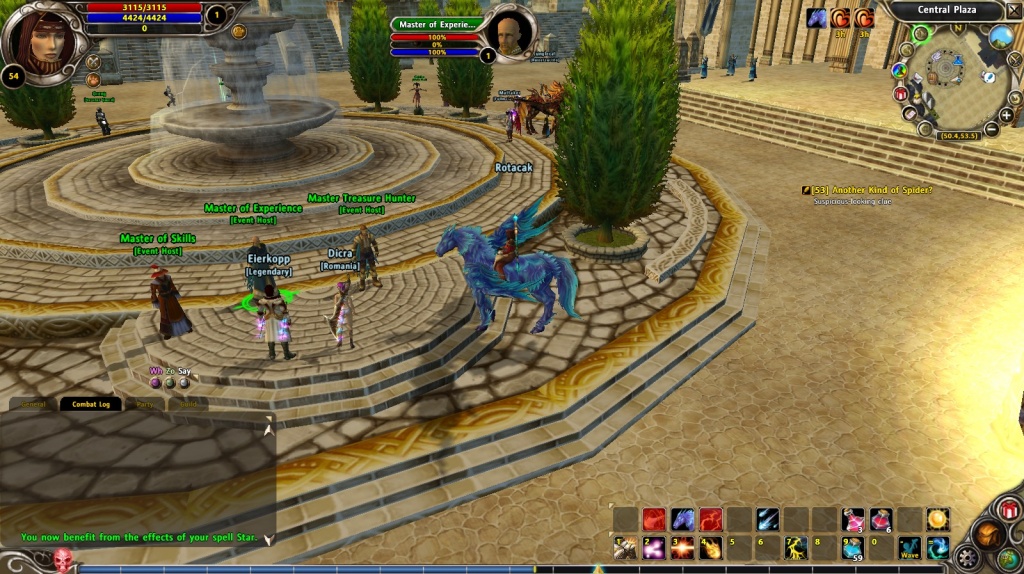Select the Guild chat tab

point(188,404)
